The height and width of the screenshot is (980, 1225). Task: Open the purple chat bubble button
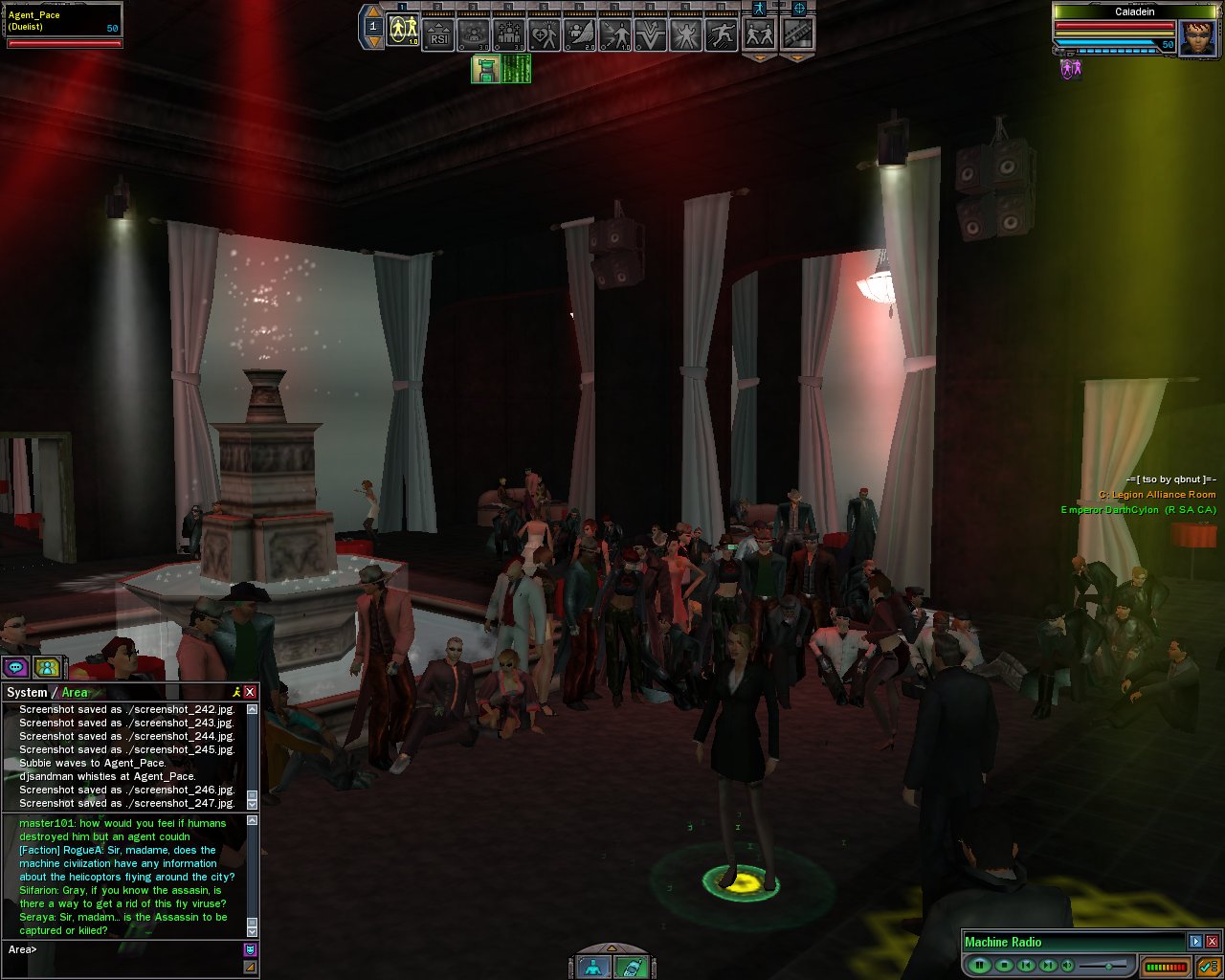15,667
